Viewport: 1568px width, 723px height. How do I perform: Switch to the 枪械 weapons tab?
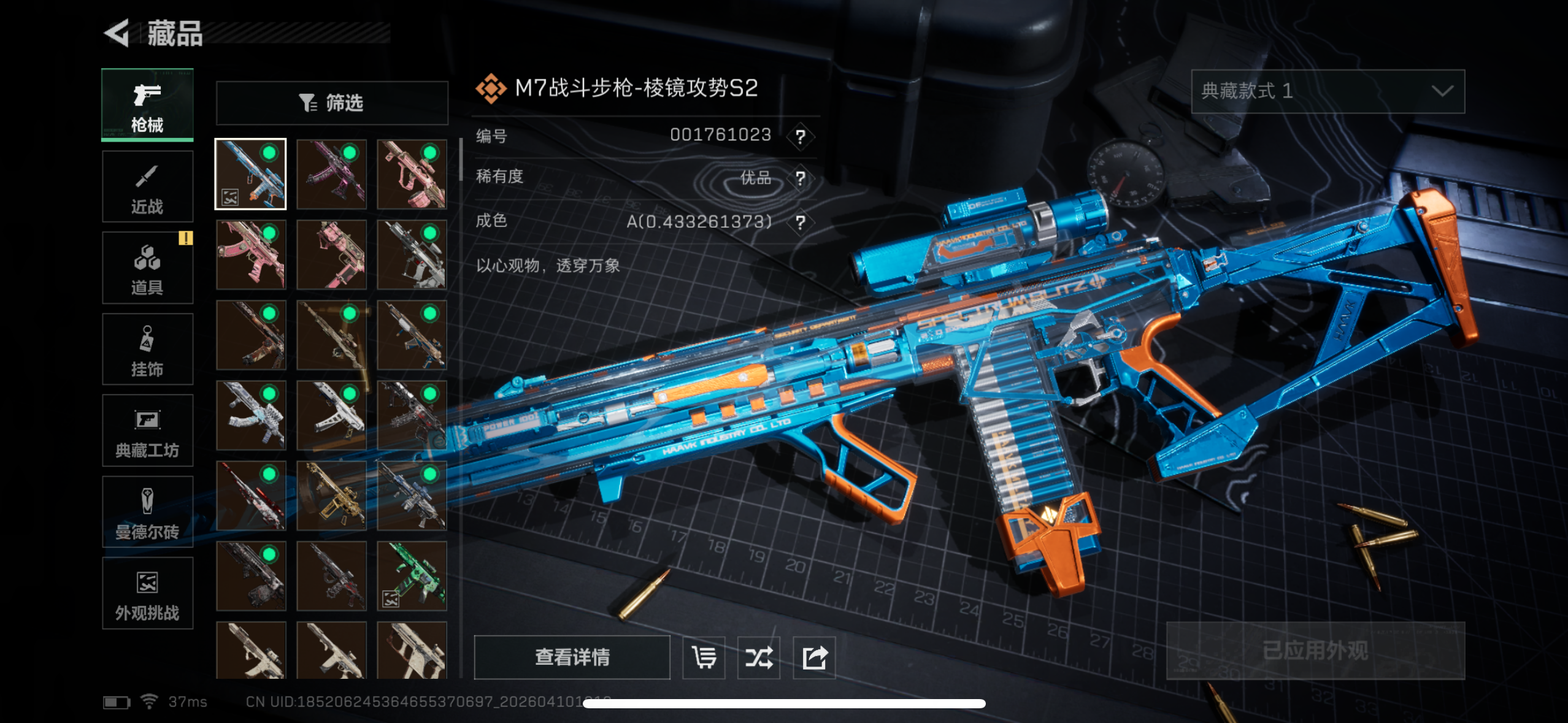pos(147,105)
